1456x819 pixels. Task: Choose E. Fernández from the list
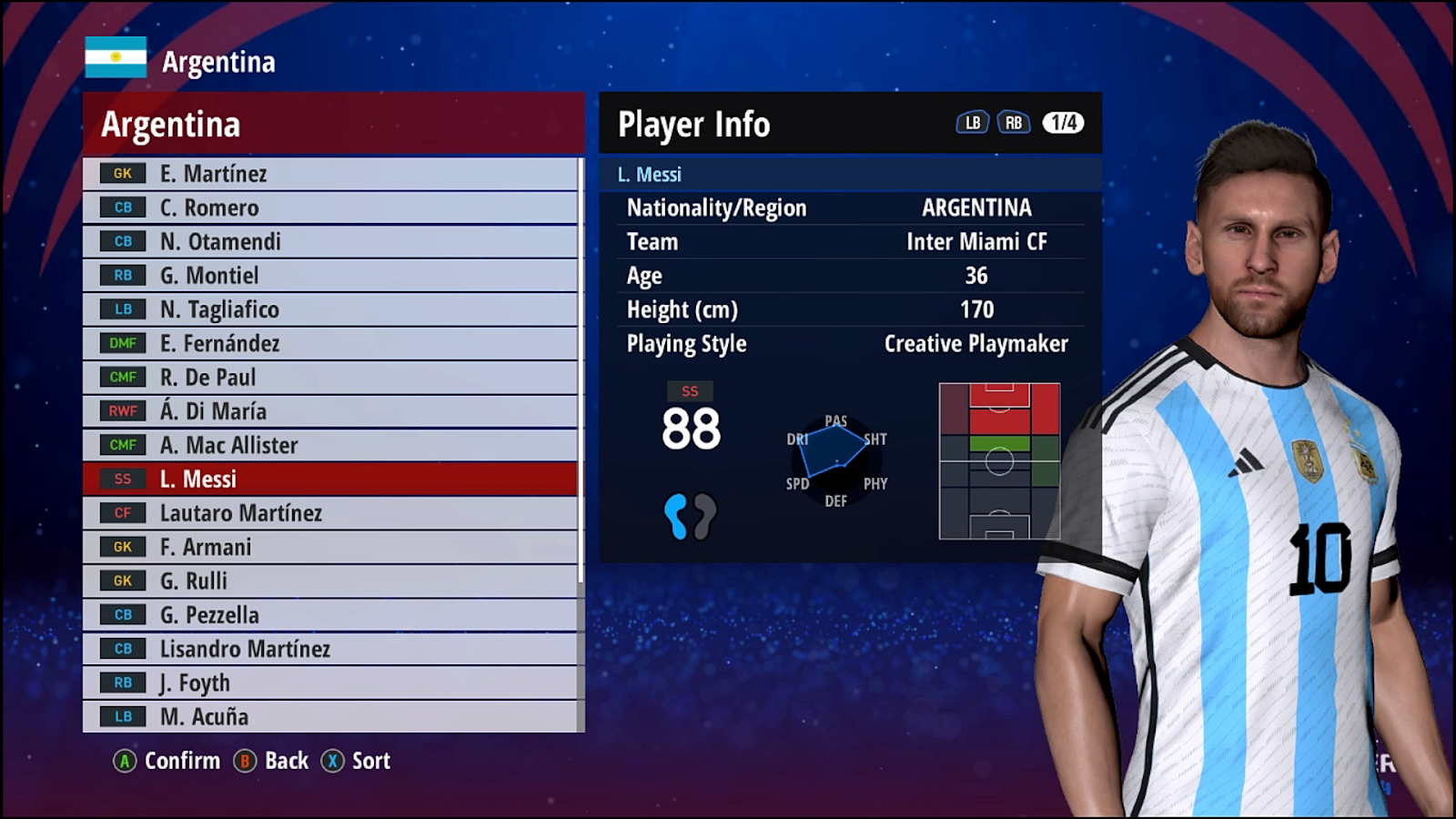329,343
